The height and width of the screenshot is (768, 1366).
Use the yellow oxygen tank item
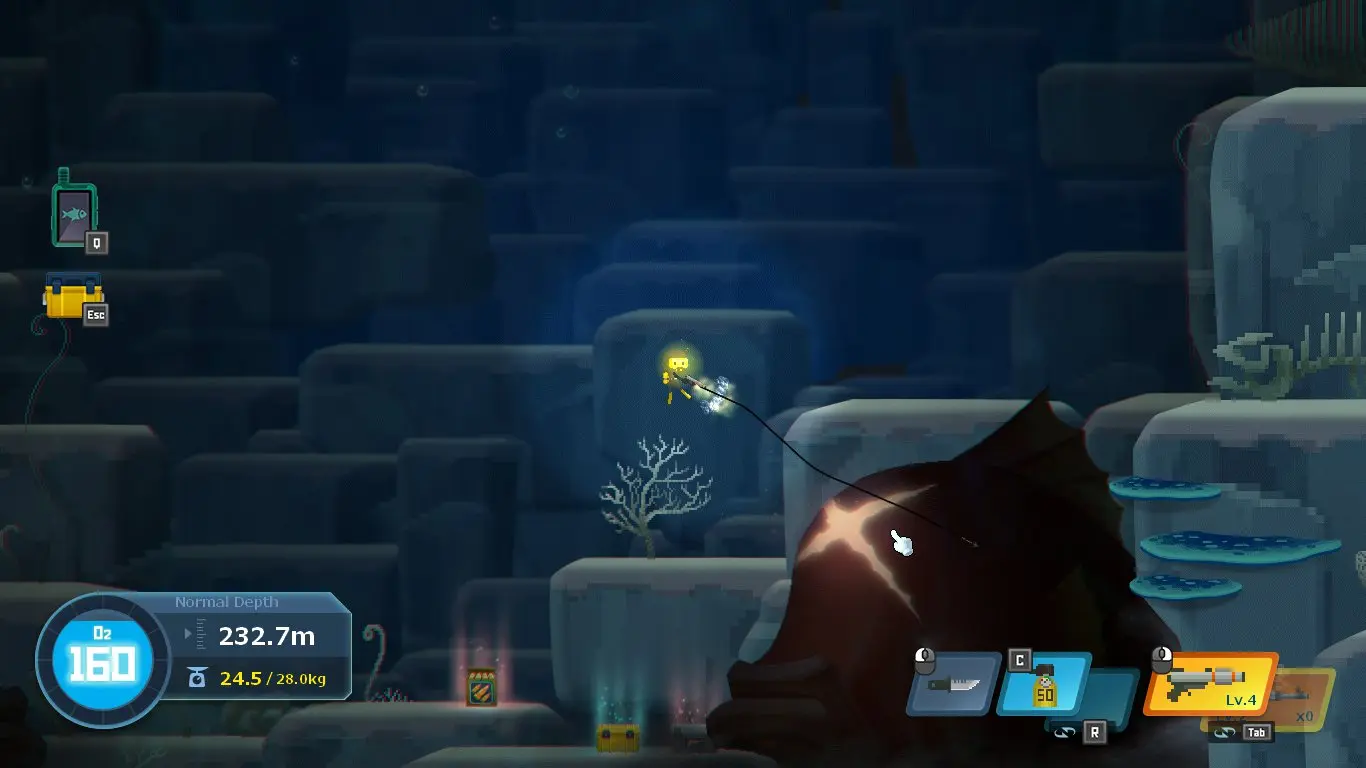[x=1044, y=685]
